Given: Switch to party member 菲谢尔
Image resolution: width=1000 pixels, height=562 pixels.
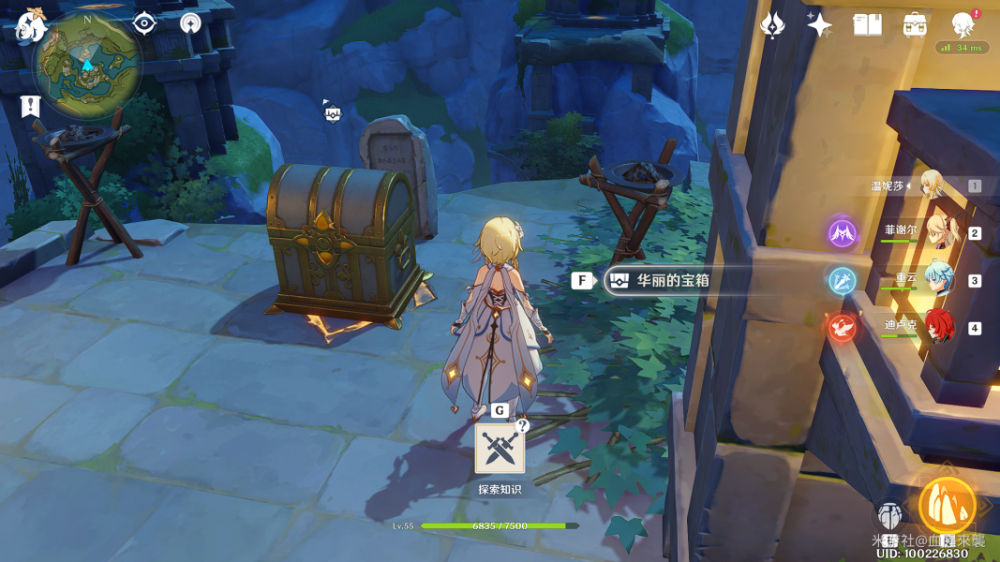Looking at the screenshot, I should (x=939, y=232).
